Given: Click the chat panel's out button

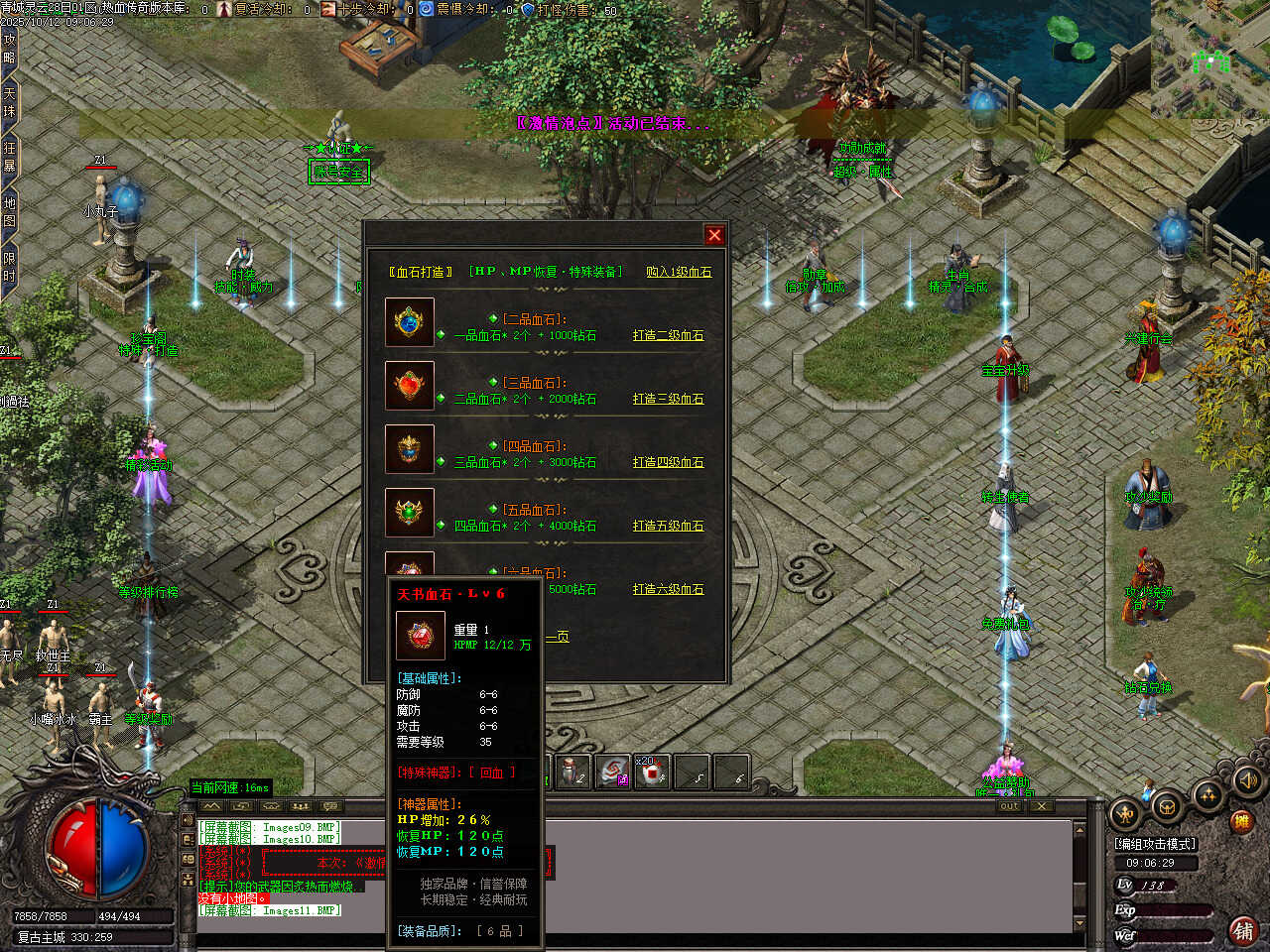Looking at the screenshot, I should [x=1009, y=806].
